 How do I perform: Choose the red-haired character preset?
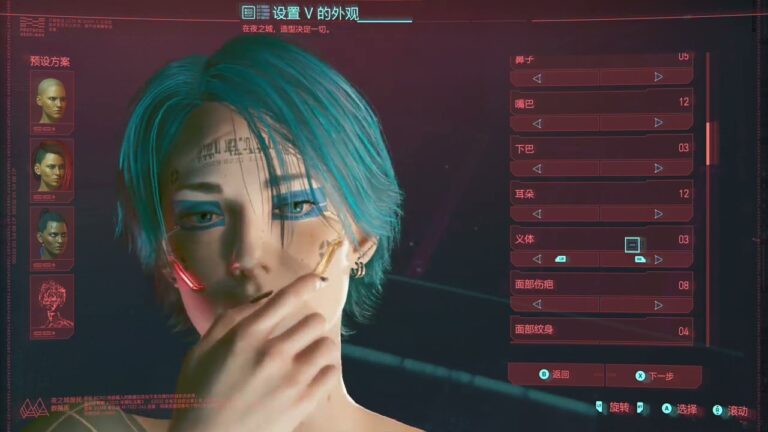52,167
